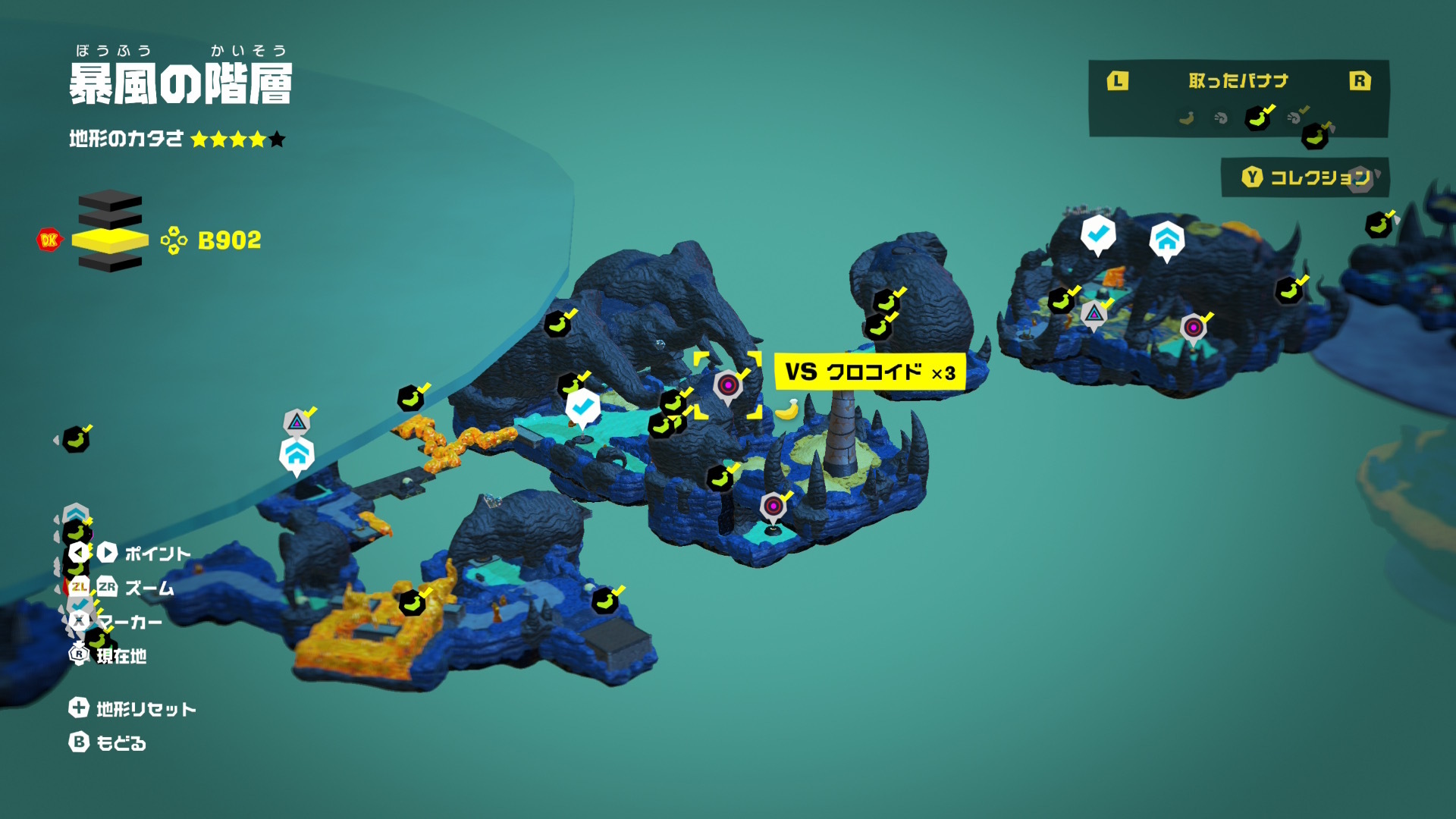Choose the 取ったバナナ map filter
1456x819 pixels.
point(1238,81)
